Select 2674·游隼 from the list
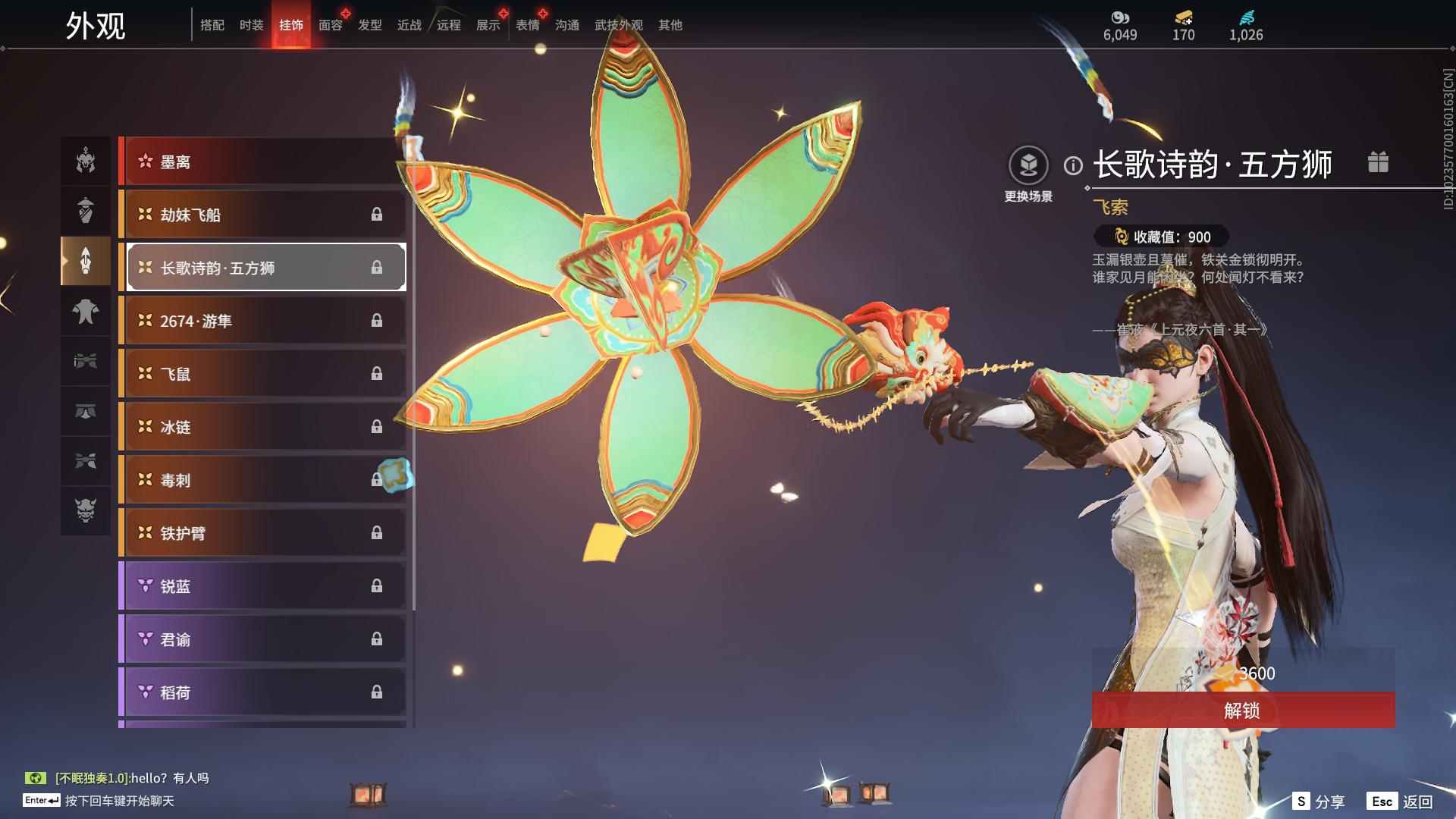The width and height of the screenshot is (1456, 819). click(262, 321)
